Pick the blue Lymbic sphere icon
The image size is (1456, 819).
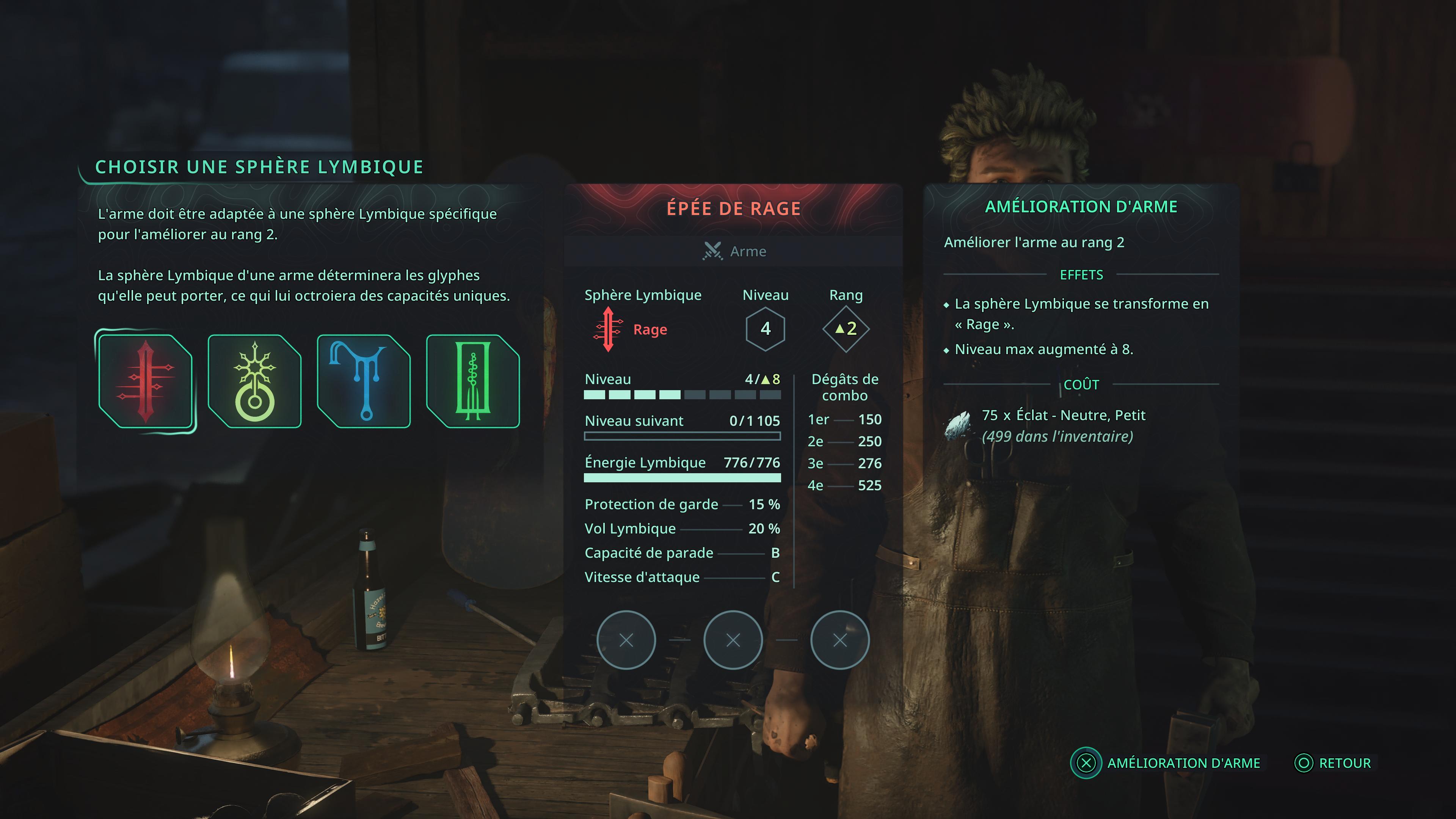pyautogui.click(x=364, y=381)
